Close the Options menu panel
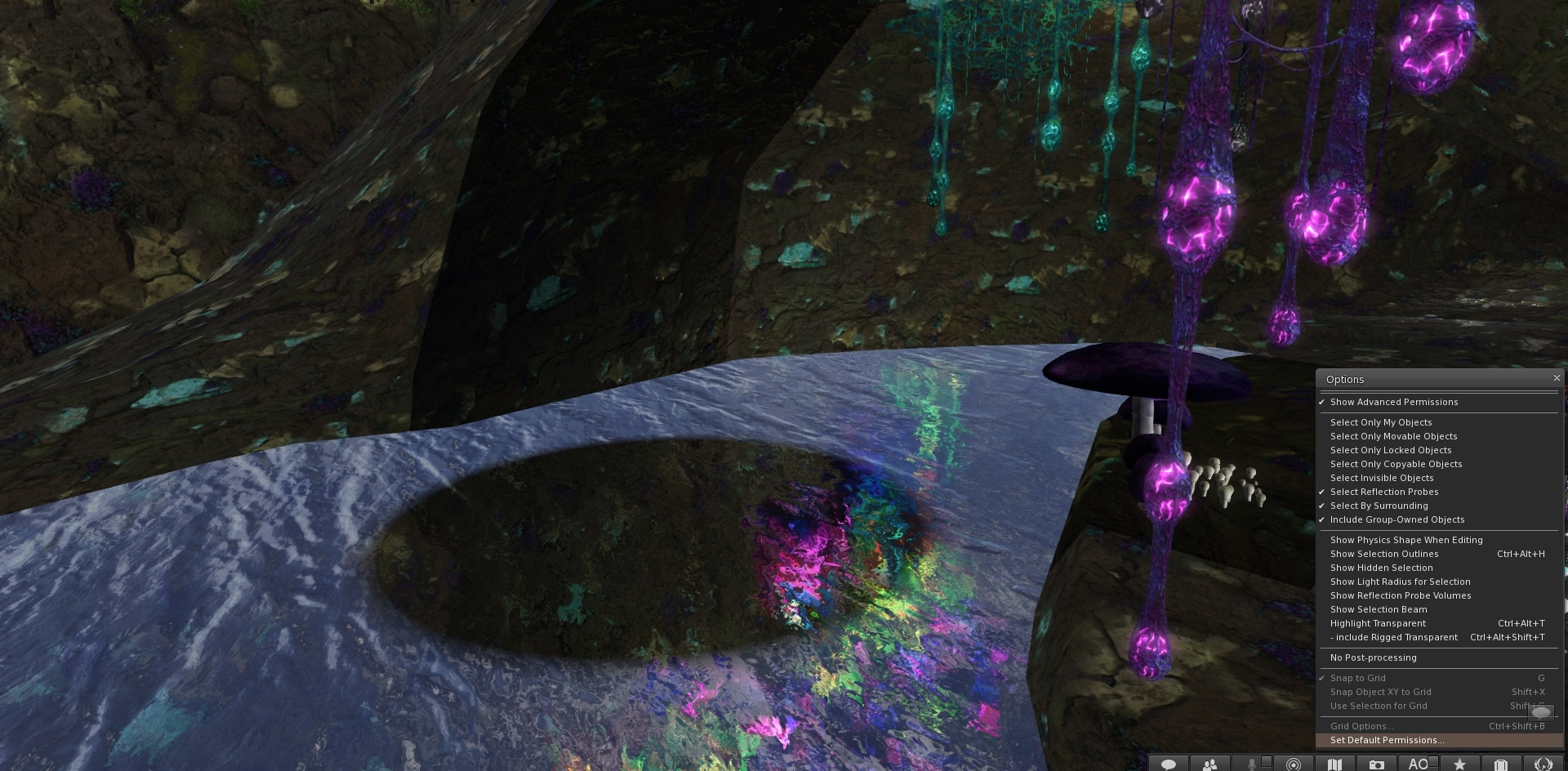Viewport: 1568px width, 771px height. point(1557,378)
